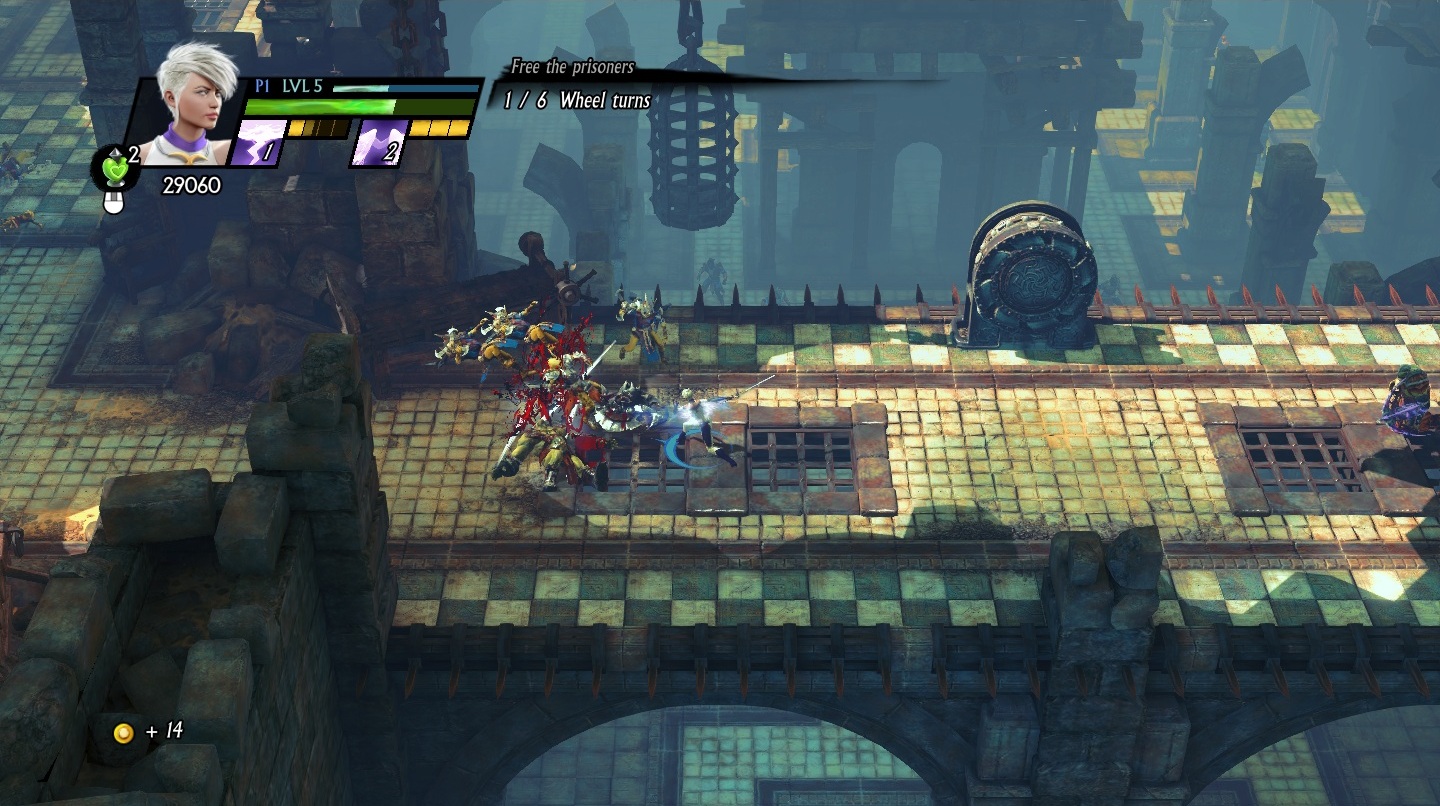This screenshot has height=806, width=1440.
Task: Click the white-haired character portrait
Action: 188,103
